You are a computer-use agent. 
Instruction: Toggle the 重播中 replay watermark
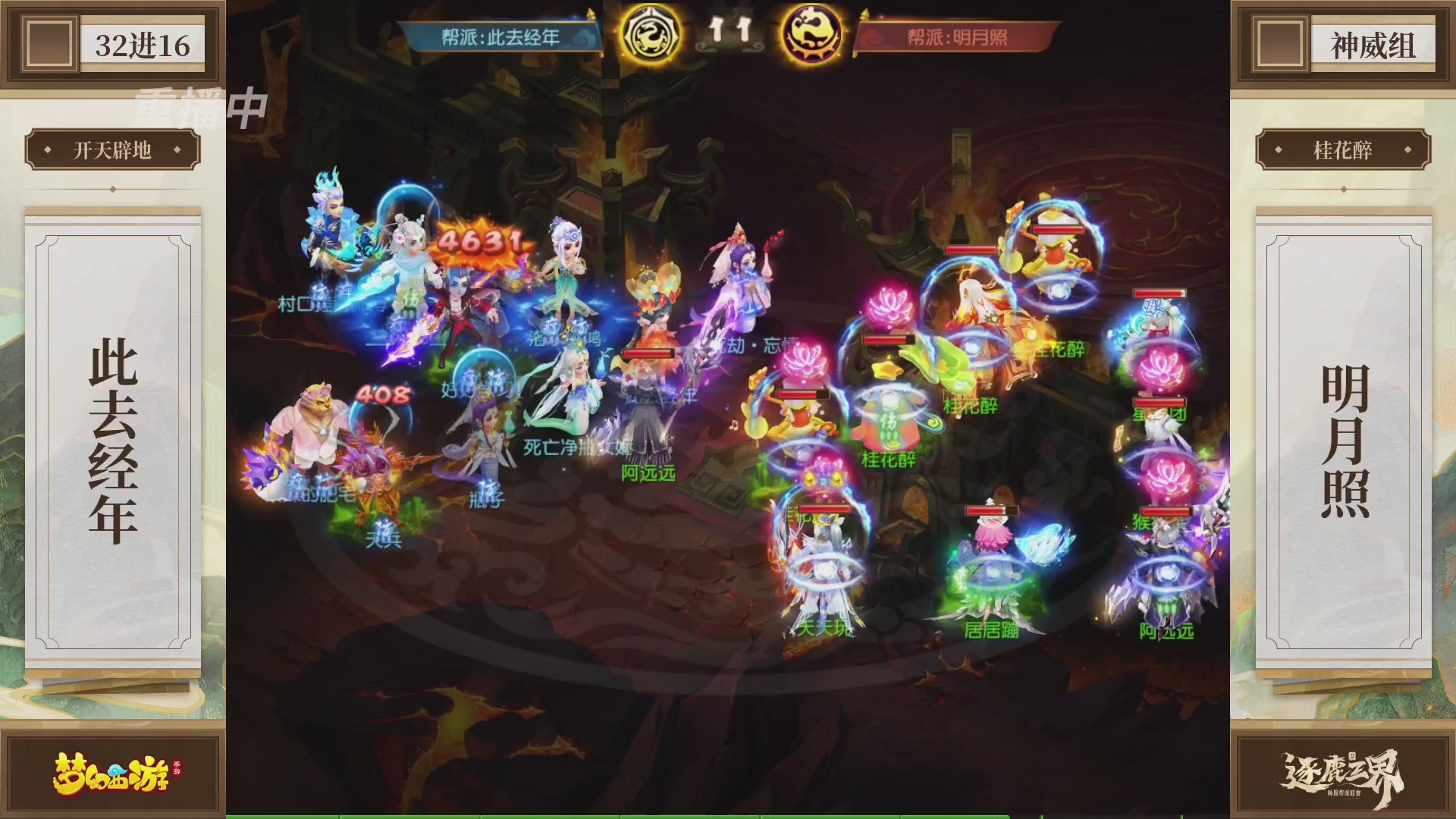pos(193,106)
